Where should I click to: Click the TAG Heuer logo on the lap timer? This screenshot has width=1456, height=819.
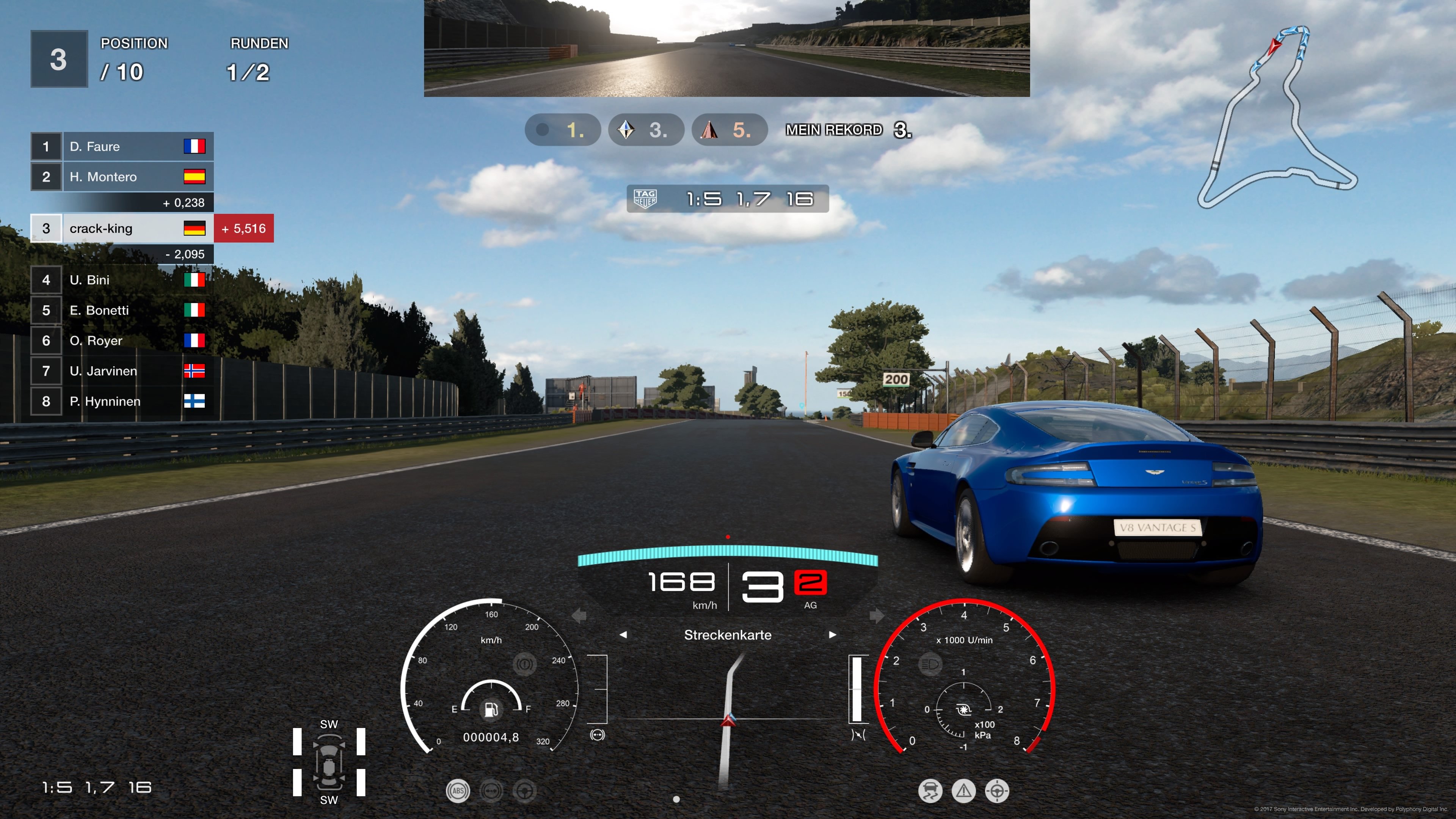click(646, 199)
